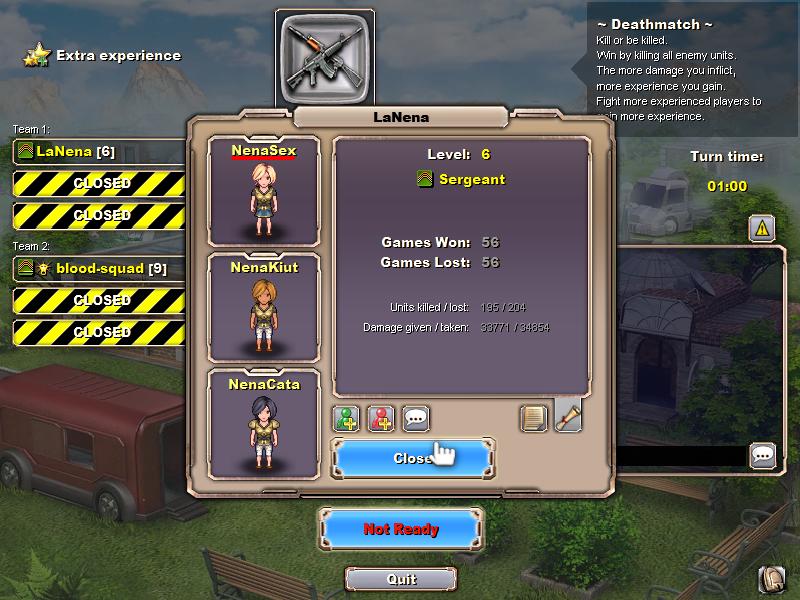
Task: Choose the NenaCata unit portrait
Action: (x=263, y=422)
